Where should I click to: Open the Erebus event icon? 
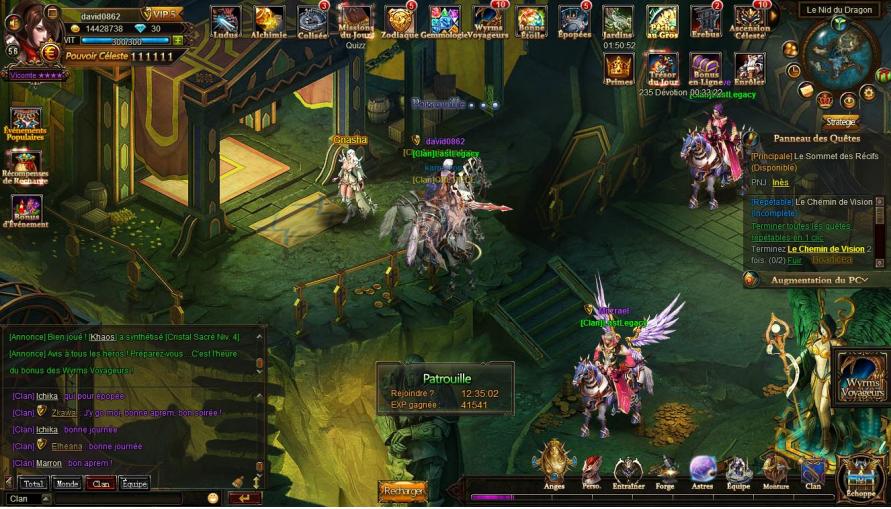click(x=705, y=21)
